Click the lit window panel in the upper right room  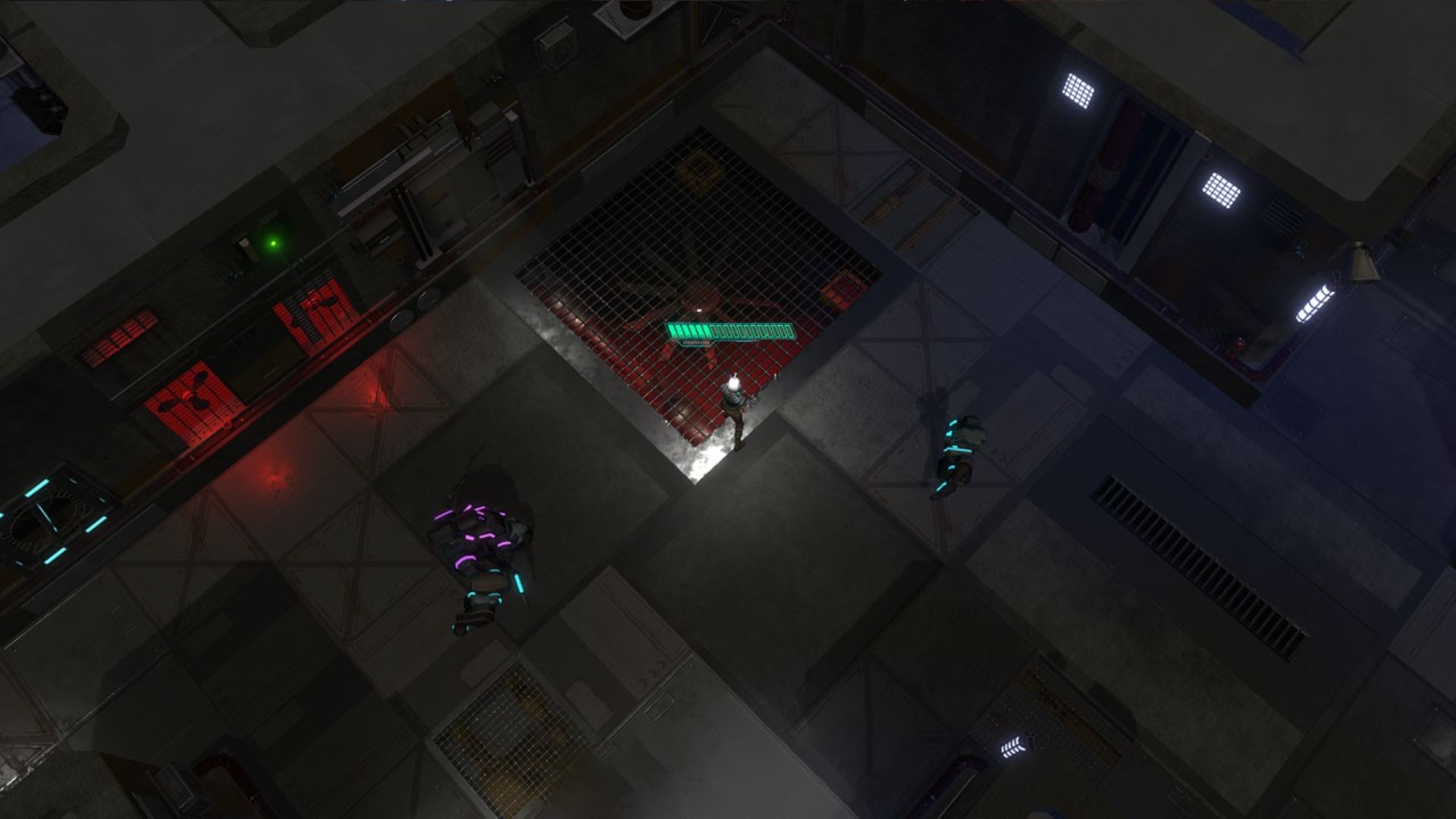(1080, 91)
